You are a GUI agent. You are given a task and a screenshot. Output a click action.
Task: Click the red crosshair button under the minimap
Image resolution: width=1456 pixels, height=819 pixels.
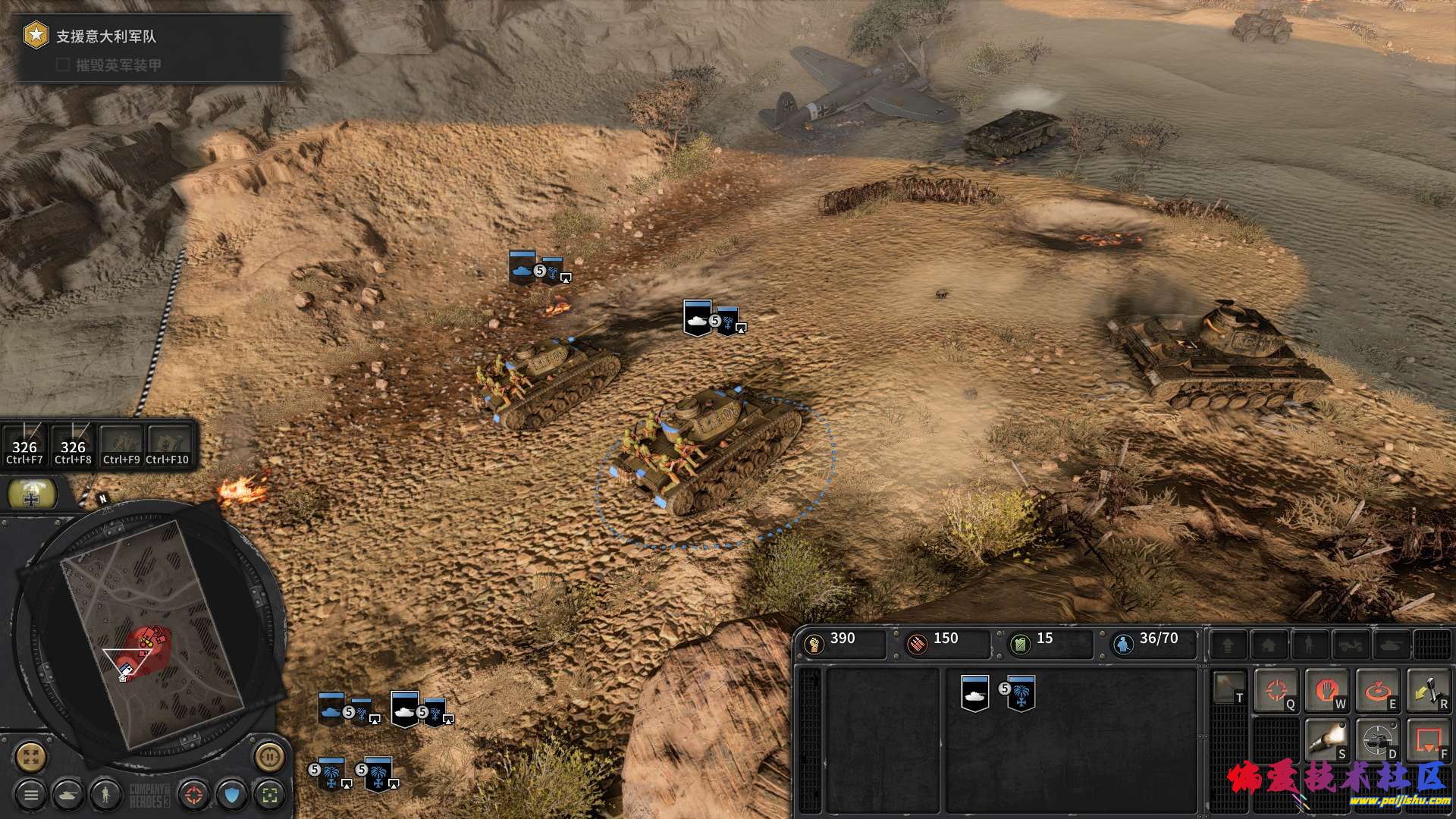[x=194, y=795]
